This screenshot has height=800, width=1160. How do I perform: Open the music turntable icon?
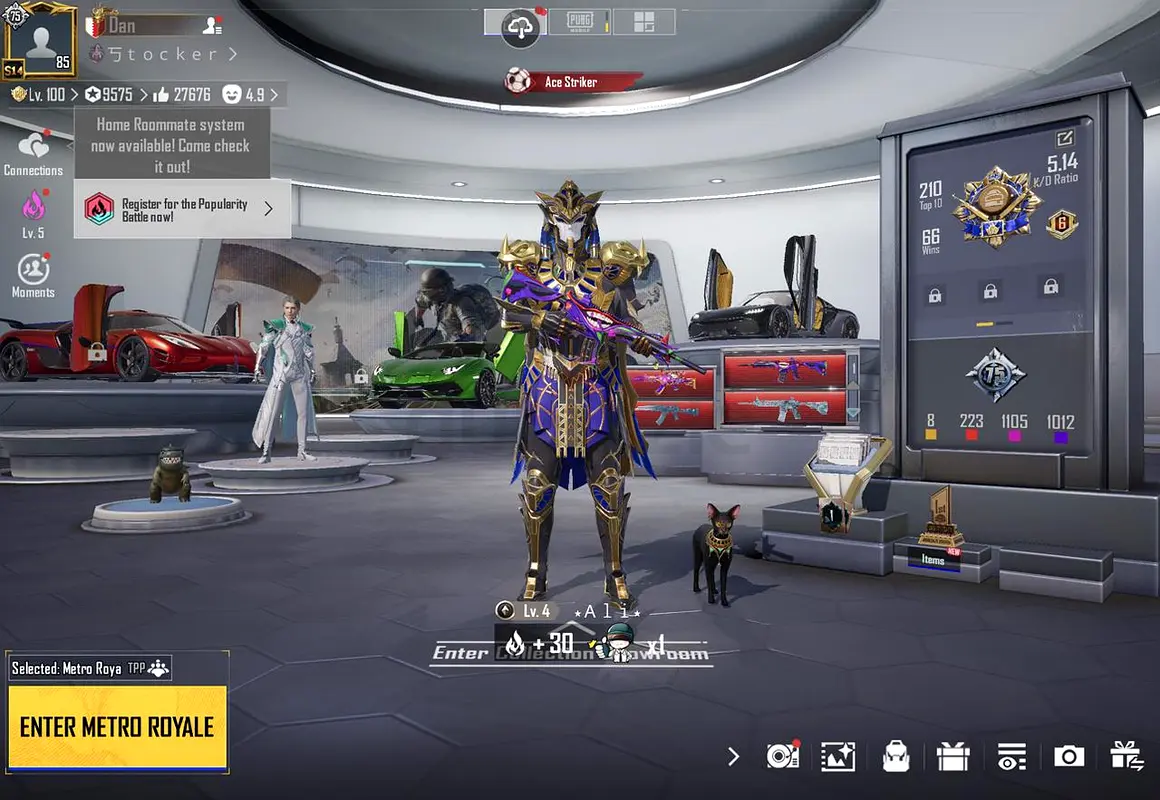pos(782,756)
